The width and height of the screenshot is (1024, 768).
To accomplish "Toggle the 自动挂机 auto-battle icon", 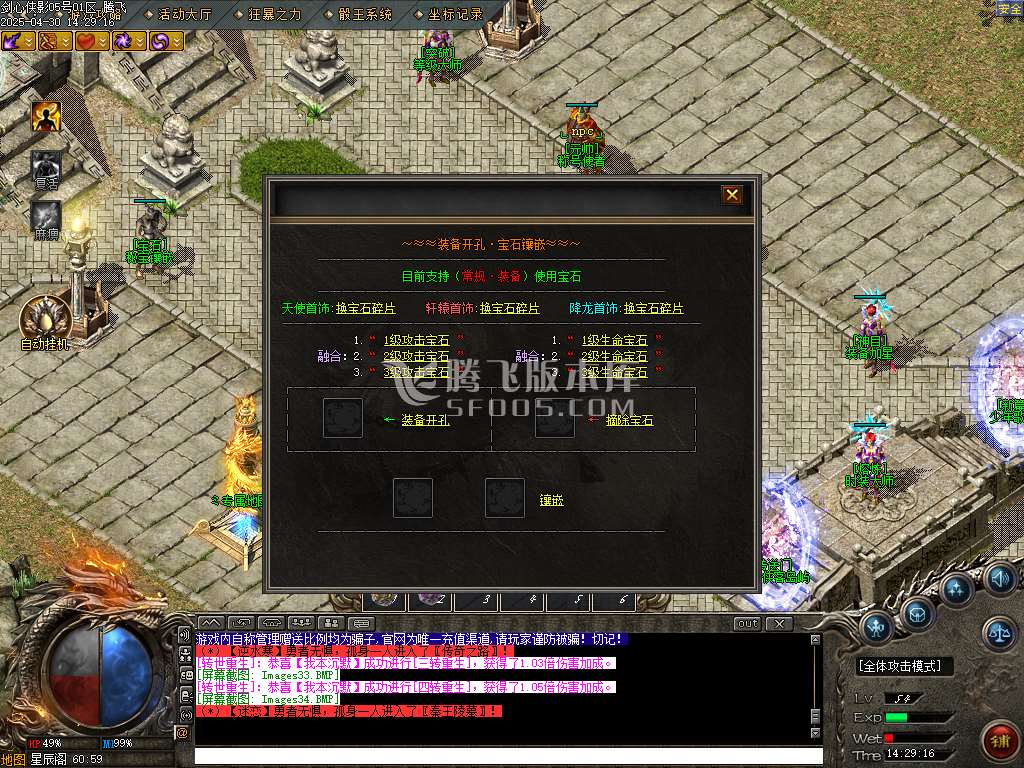I will pos(45,318).
